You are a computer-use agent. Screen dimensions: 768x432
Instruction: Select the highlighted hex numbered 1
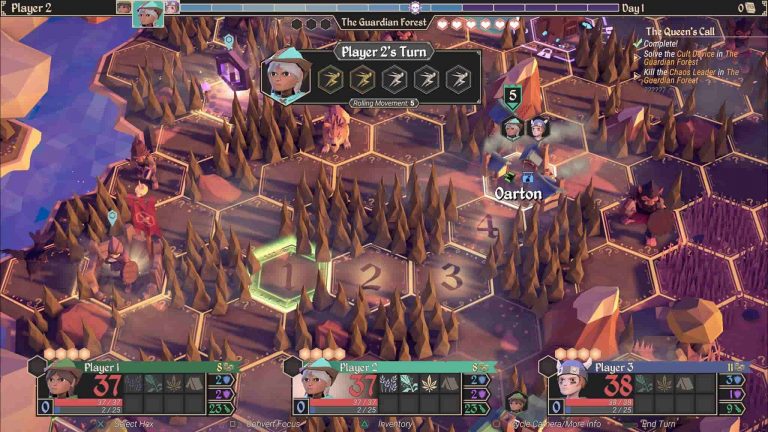click(282, 272)
